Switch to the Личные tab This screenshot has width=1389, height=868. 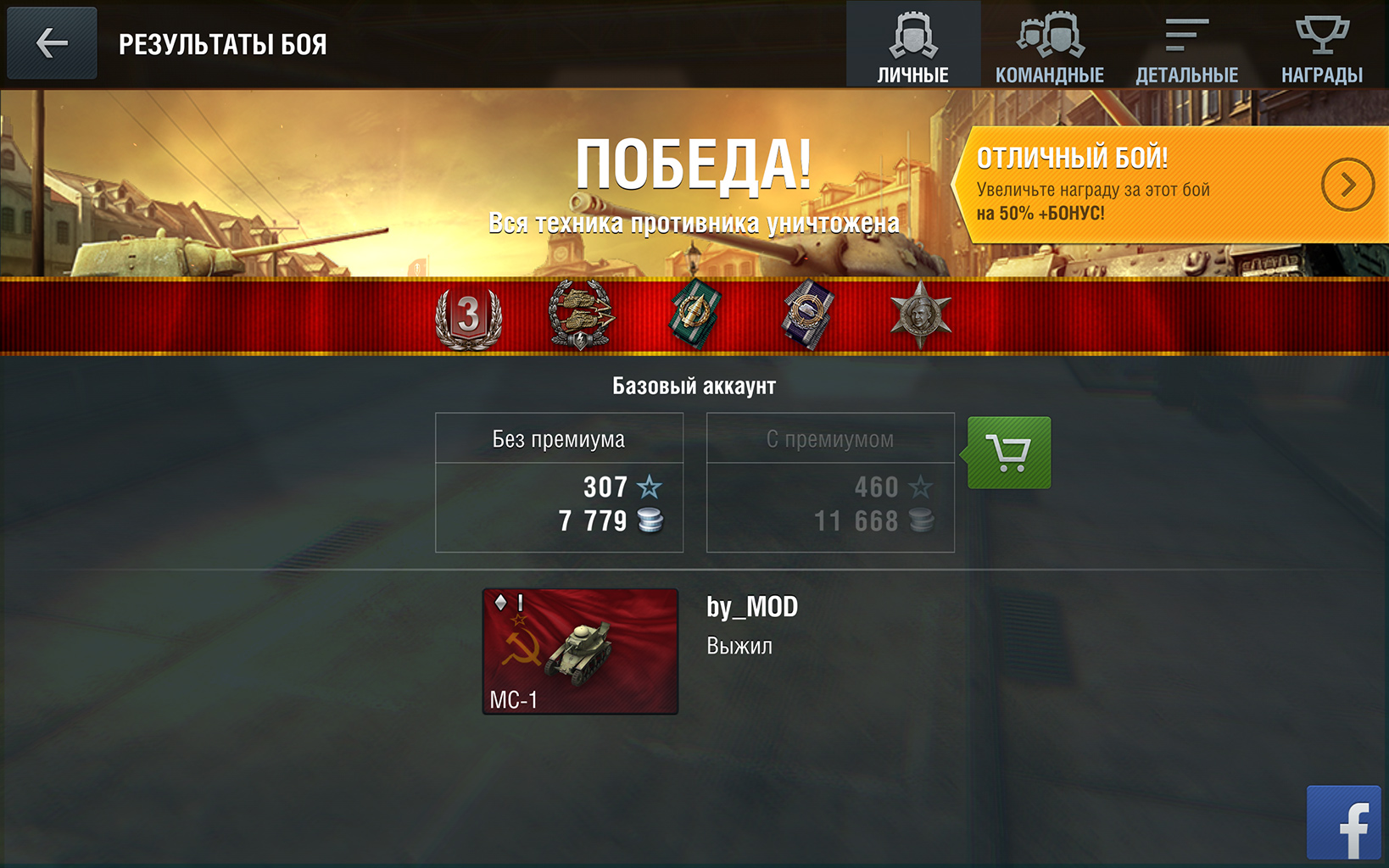coord(912,45)
